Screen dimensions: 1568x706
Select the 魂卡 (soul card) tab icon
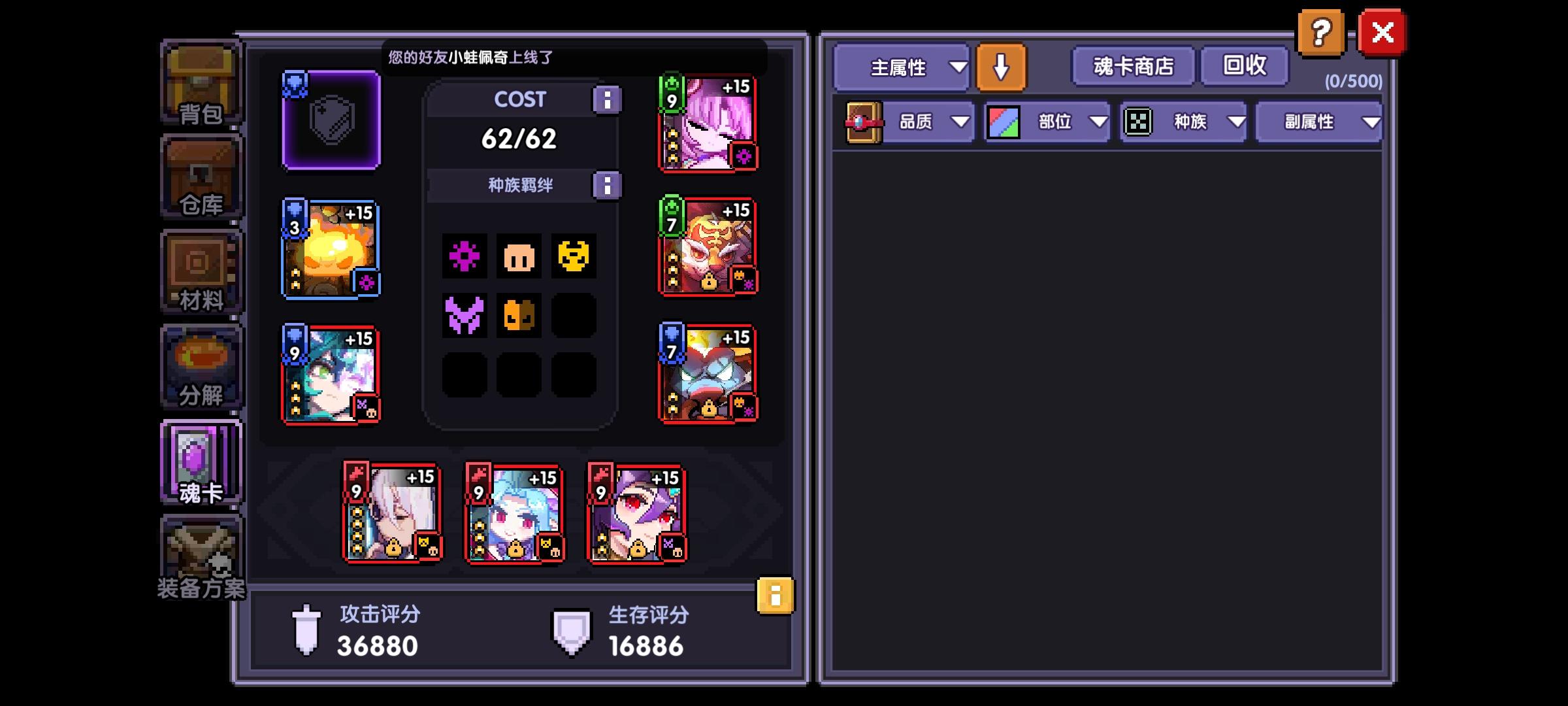201,461
